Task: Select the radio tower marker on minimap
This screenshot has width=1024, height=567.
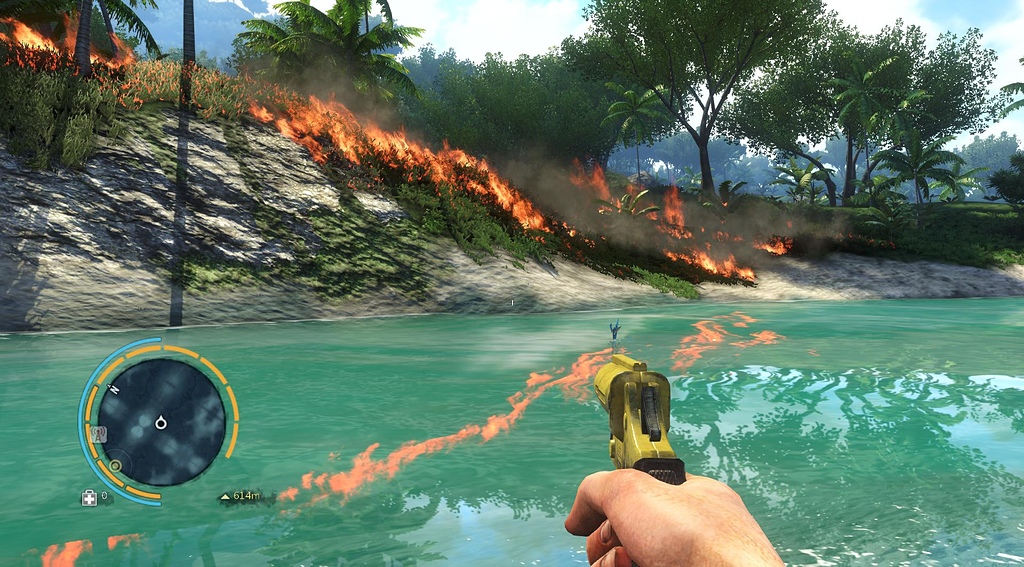Action: coord(98,434)
